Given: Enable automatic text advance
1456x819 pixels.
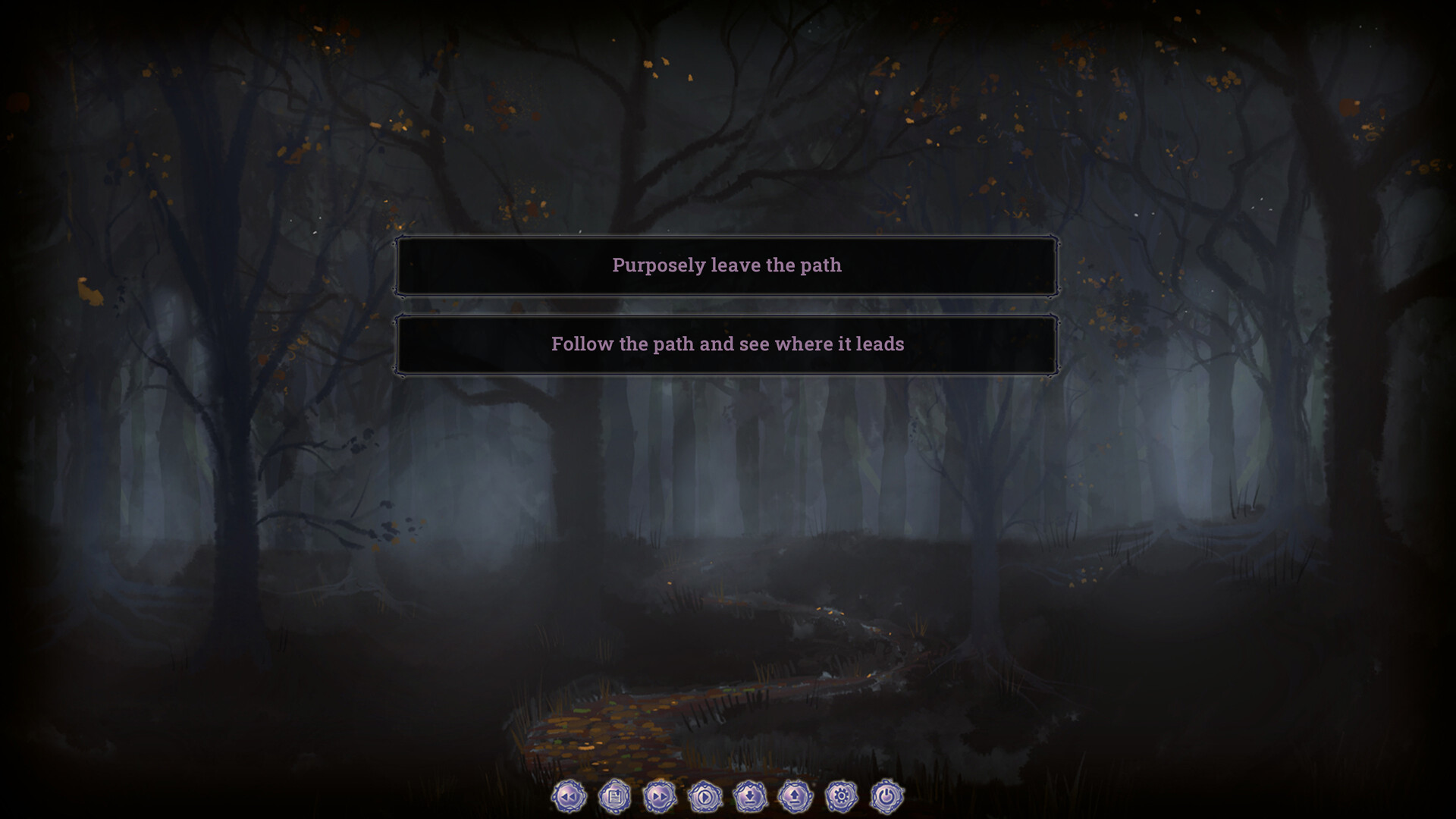Looking at the screenshot, I should click(705, 797).
